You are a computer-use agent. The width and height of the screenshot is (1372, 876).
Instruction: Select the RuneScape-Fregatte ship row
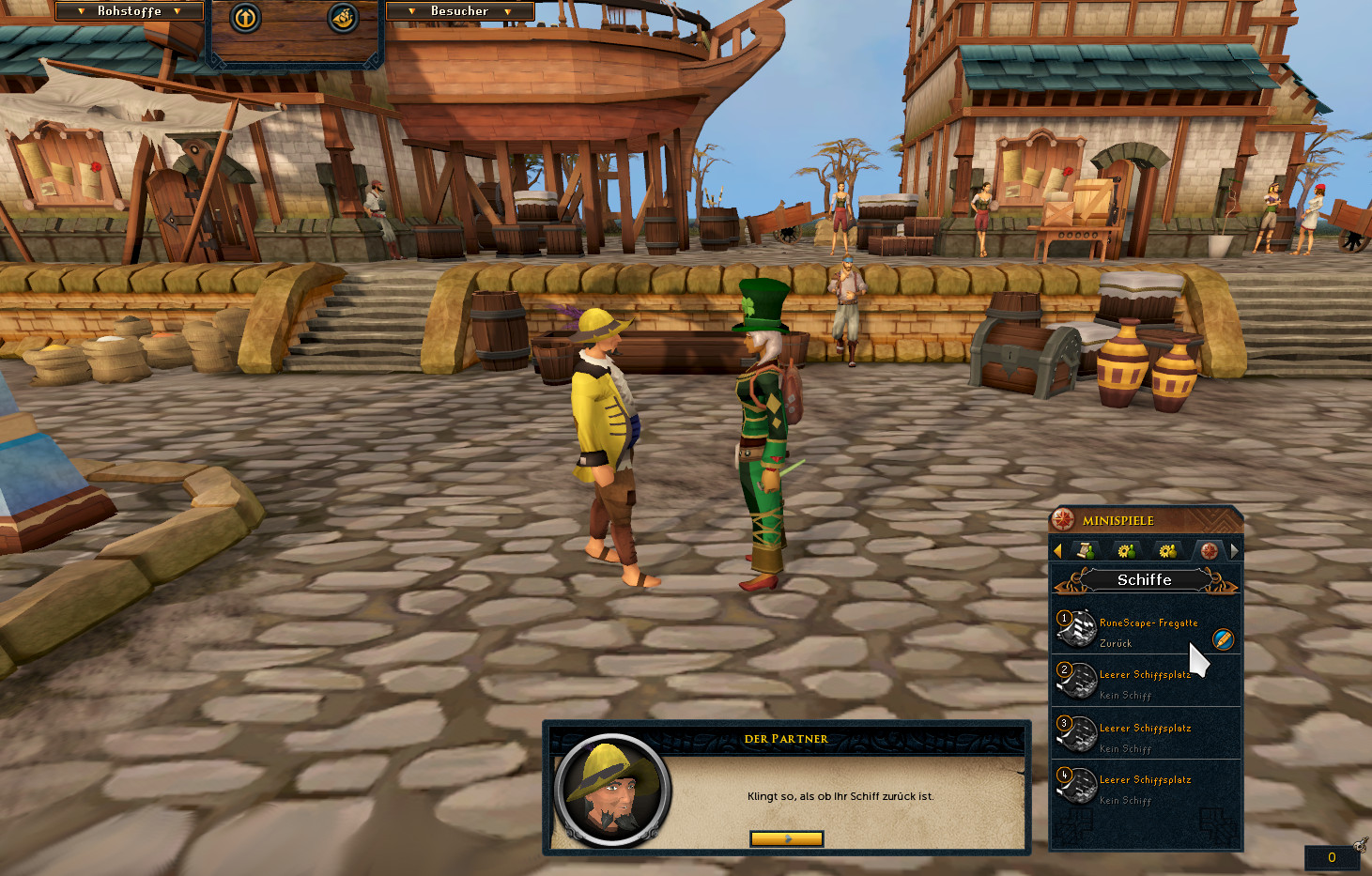(1136, 631)
